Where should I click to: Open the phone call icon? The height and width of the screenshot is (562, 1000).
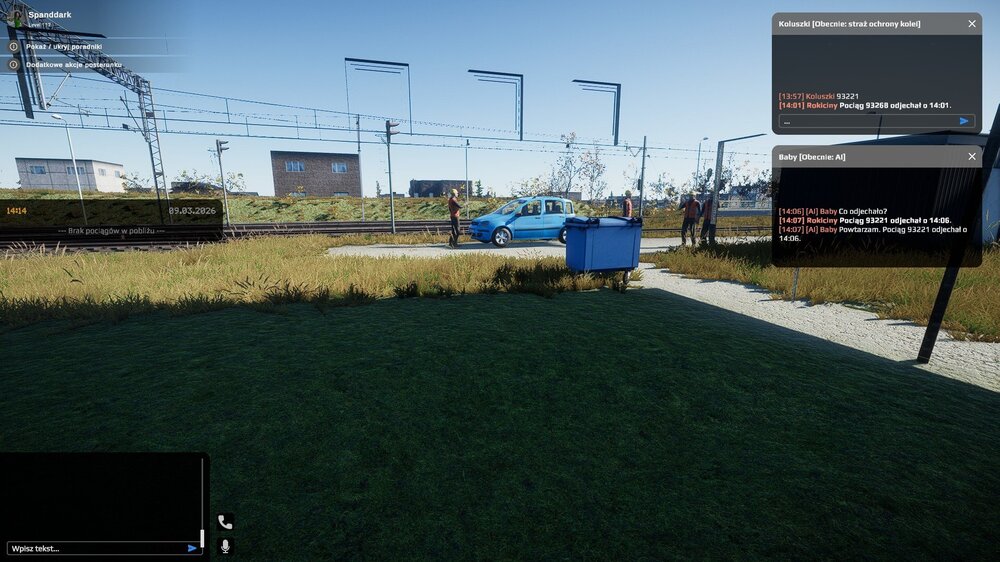coord(225,522)
